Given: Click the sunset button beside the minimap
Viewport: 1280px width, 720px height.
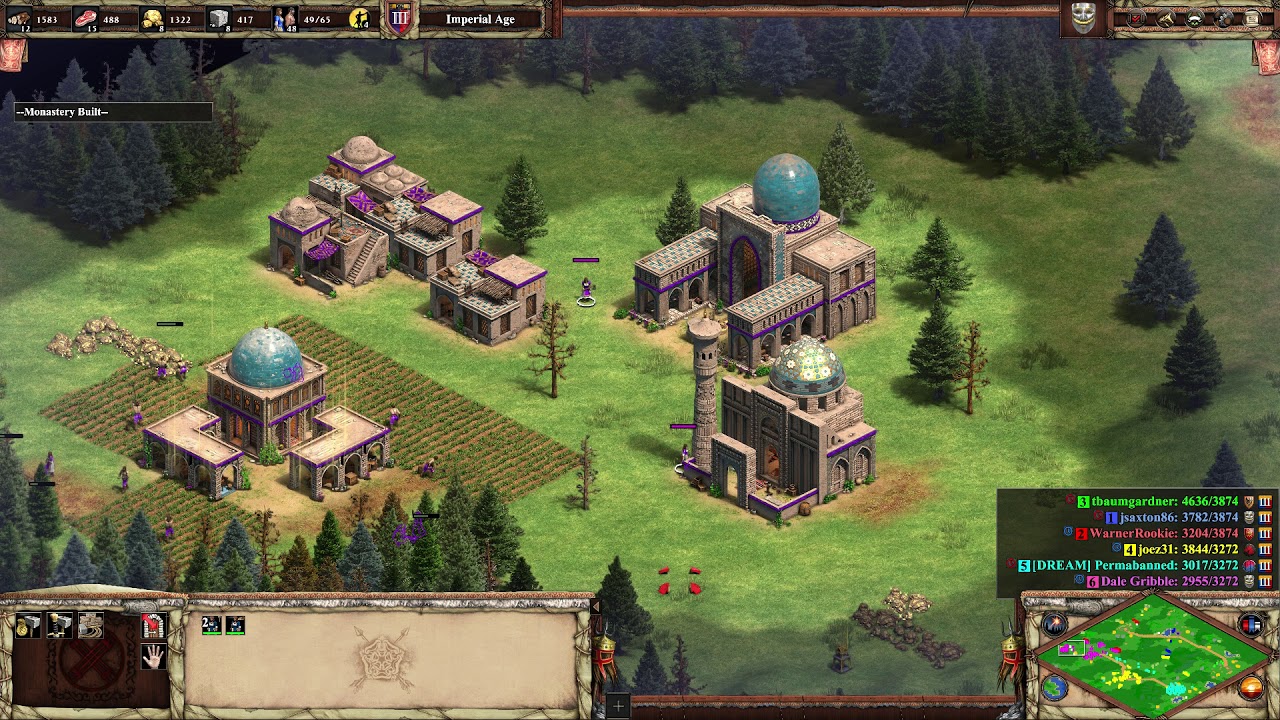Looking at the screenshot, I should point(1251,688).
